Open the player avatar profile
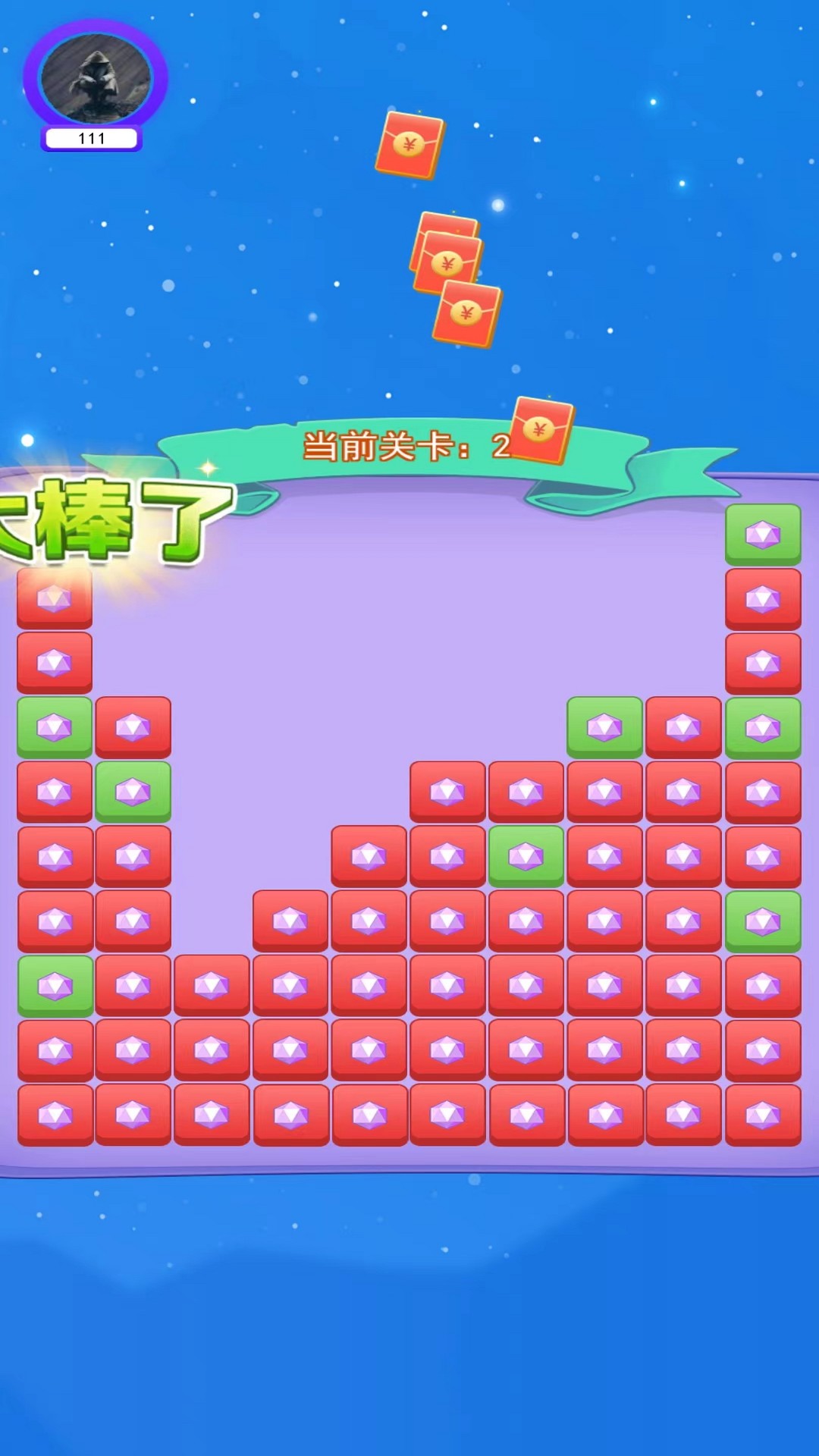Screen dimensions: 819x1456 (x=96, y=78)
